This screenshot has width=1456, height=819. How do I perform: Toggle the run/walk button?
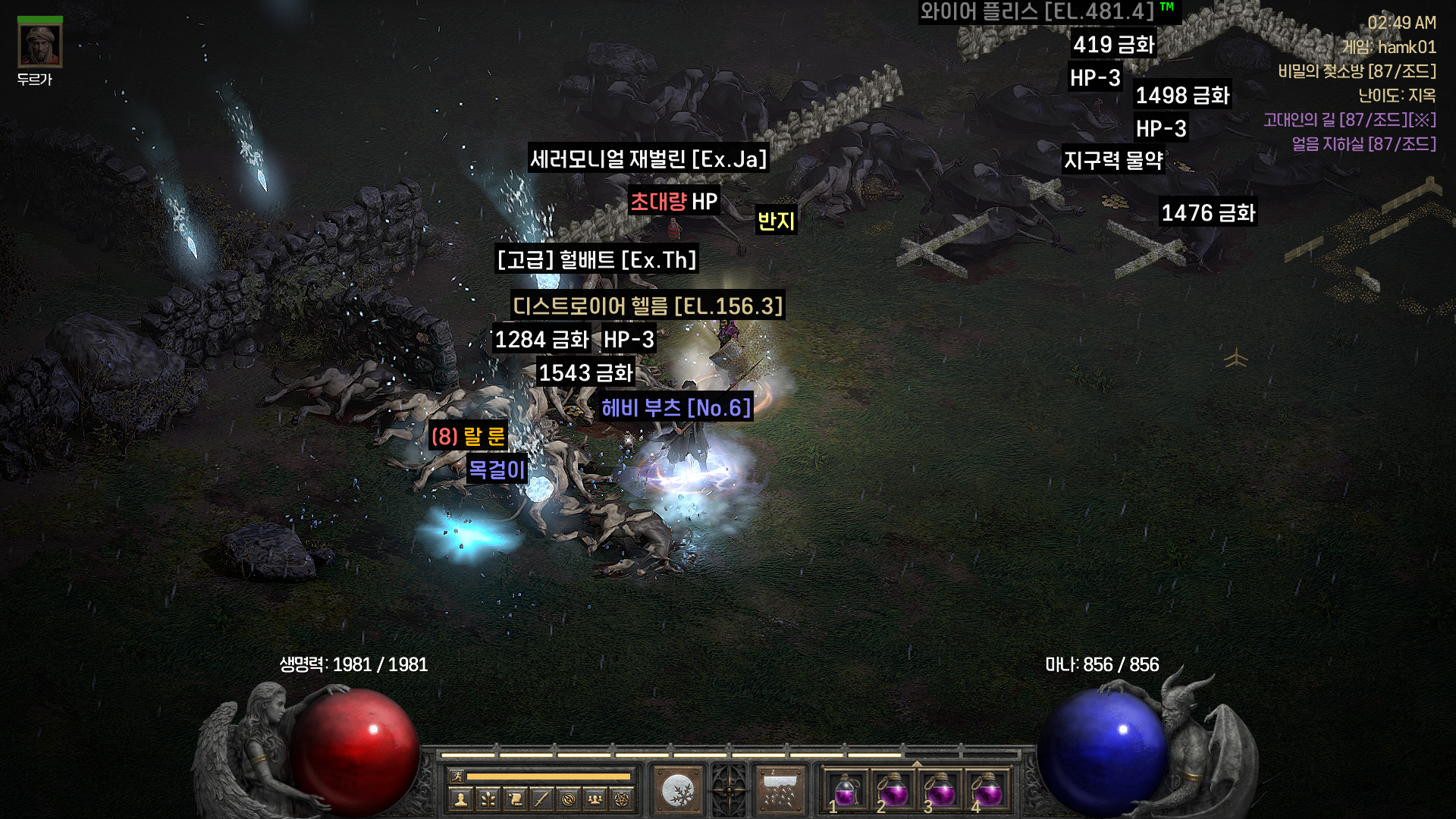point(457,776)
